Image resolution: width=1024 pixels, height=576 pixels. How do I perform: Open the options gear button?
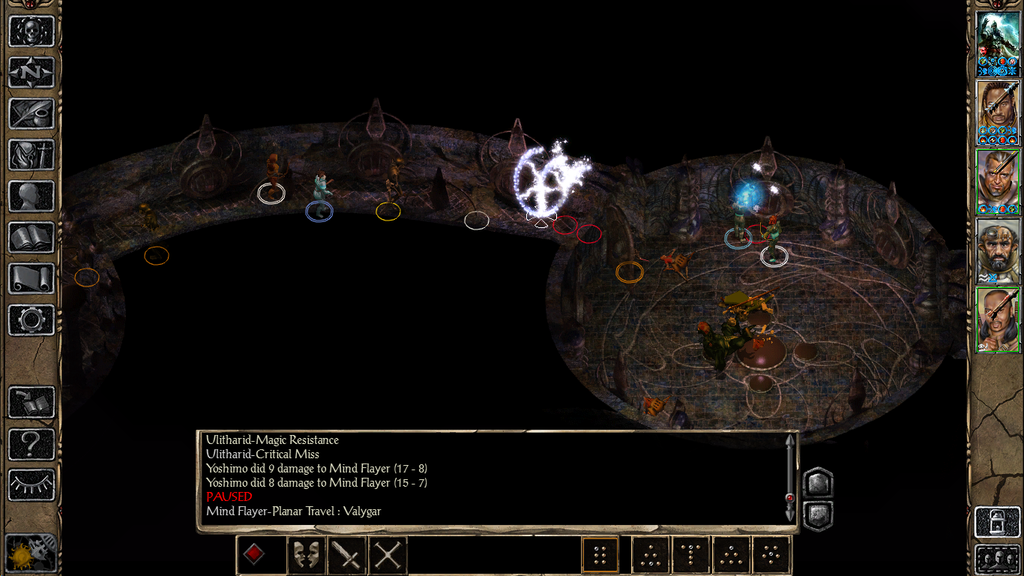point(31,319)
